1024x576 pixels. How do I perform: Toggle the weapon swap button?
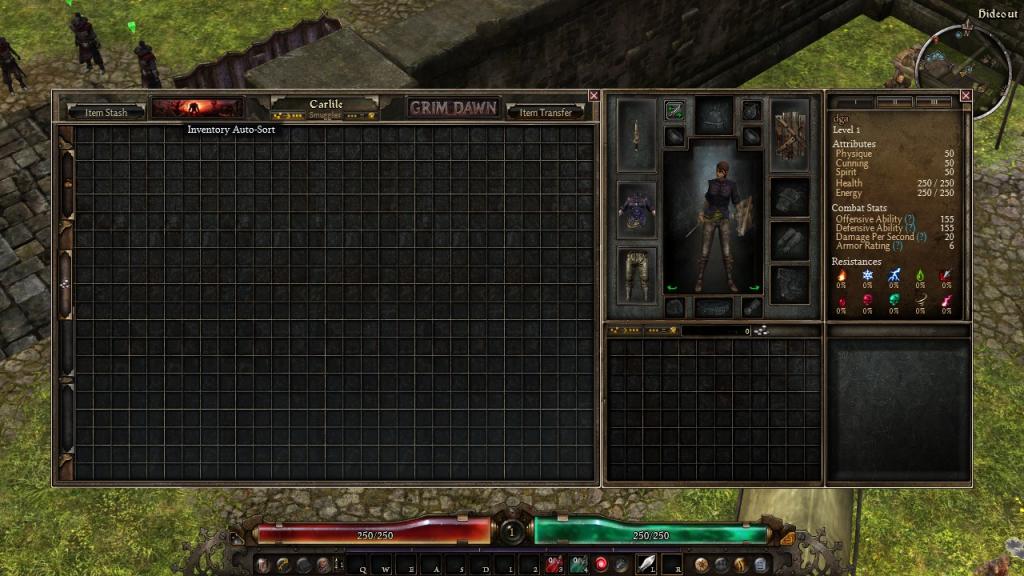pyautogui.click(x=675, y=110)
